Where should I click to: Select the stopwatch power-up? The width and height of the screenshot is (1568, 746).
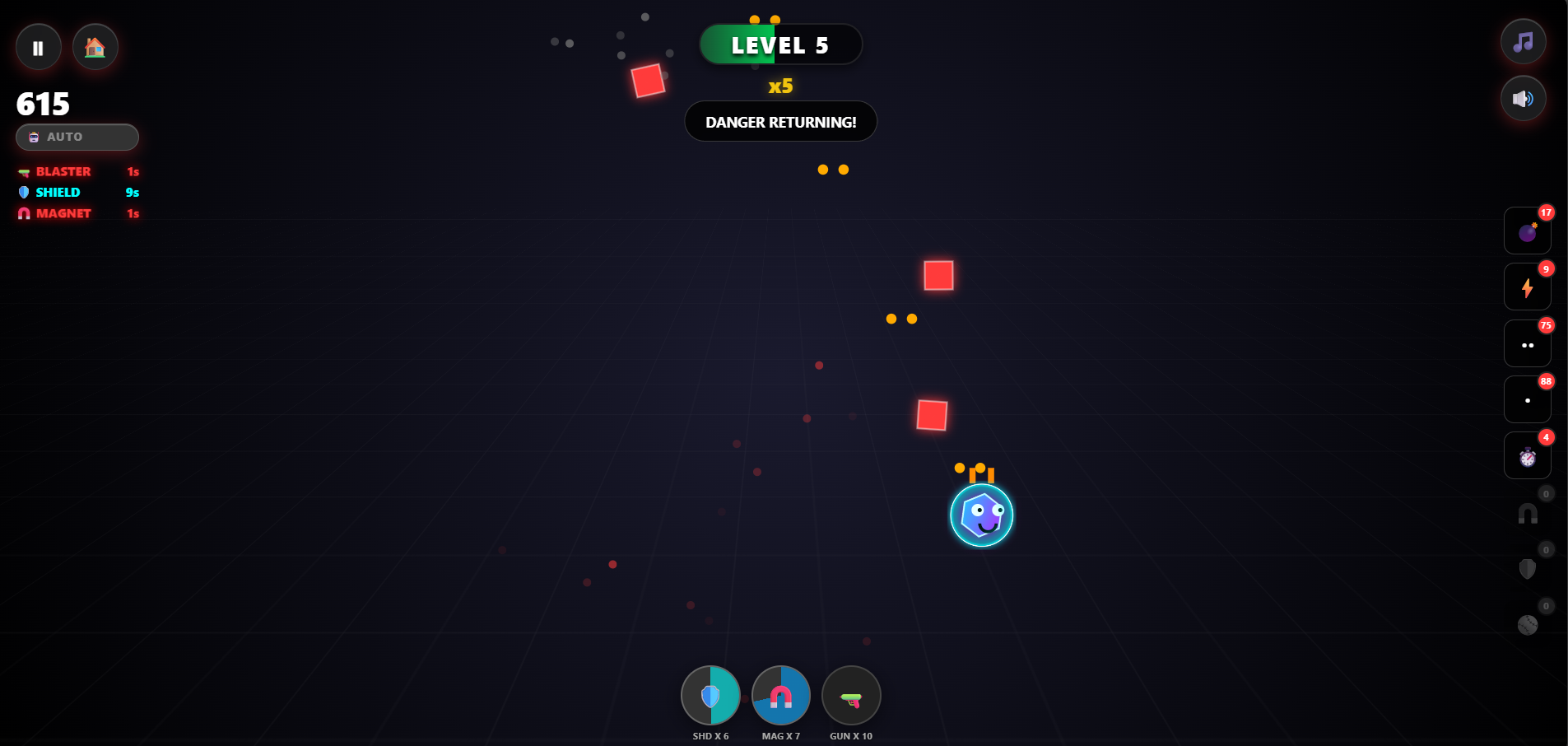click(1527, 455)
